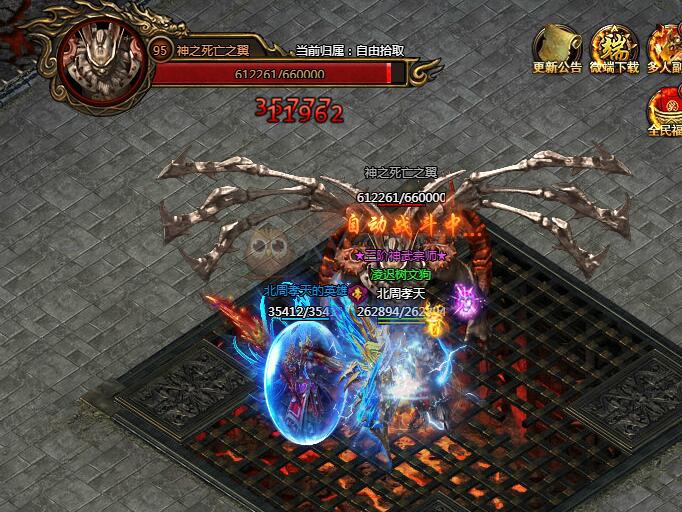The image size is (682, 512).
Task: Open the 多人副本 multiplayer dungeon icon
Action: pyautogui.click(x=667, y=45)
